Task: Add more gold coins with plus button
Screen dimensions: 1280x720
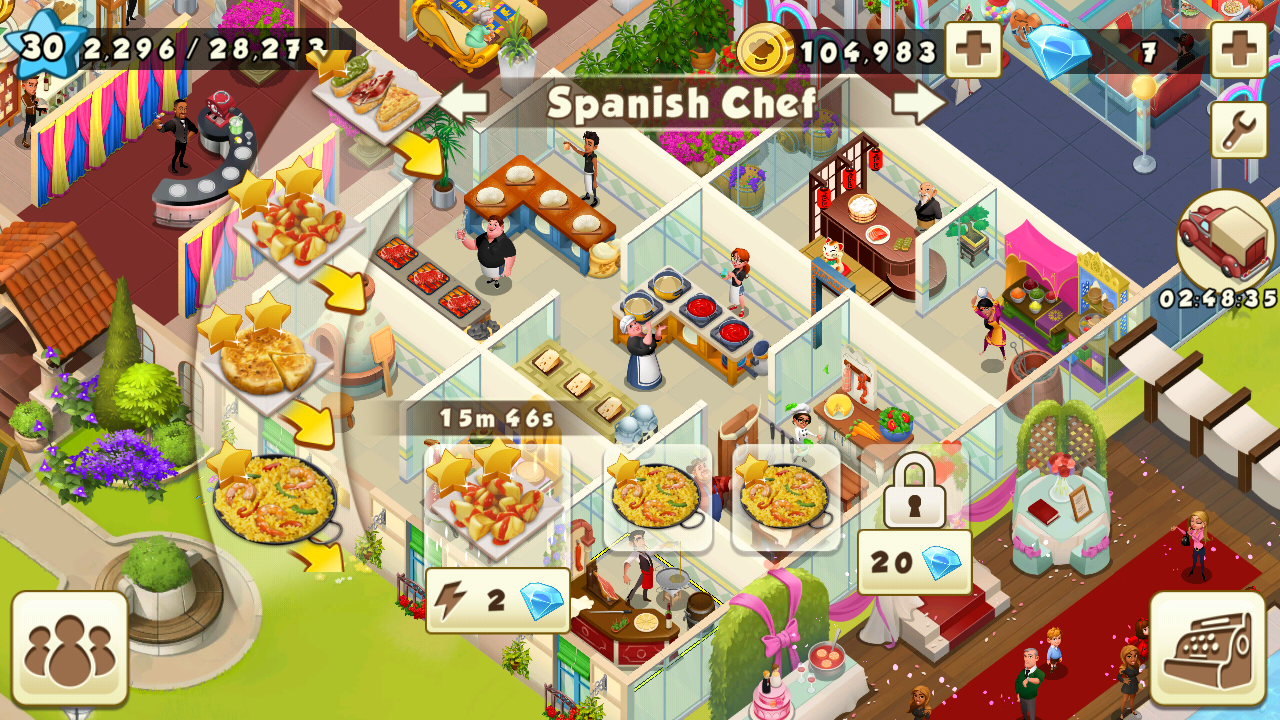Action: (972, 50)
